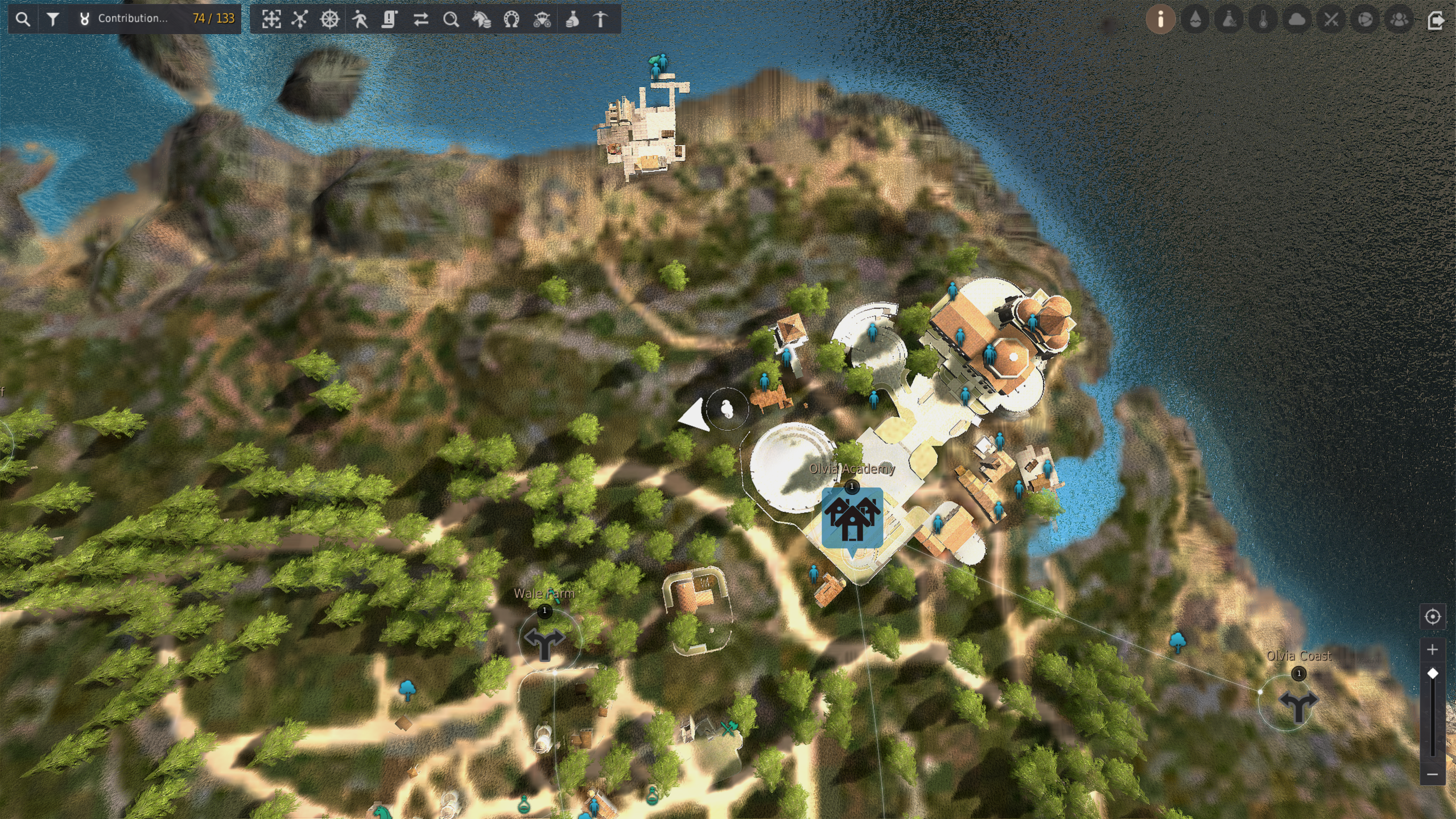Viewport: 1456px width, 819px height.
Task: Toggle the crossed swords map layer
Action: [x=1331, y=19]
